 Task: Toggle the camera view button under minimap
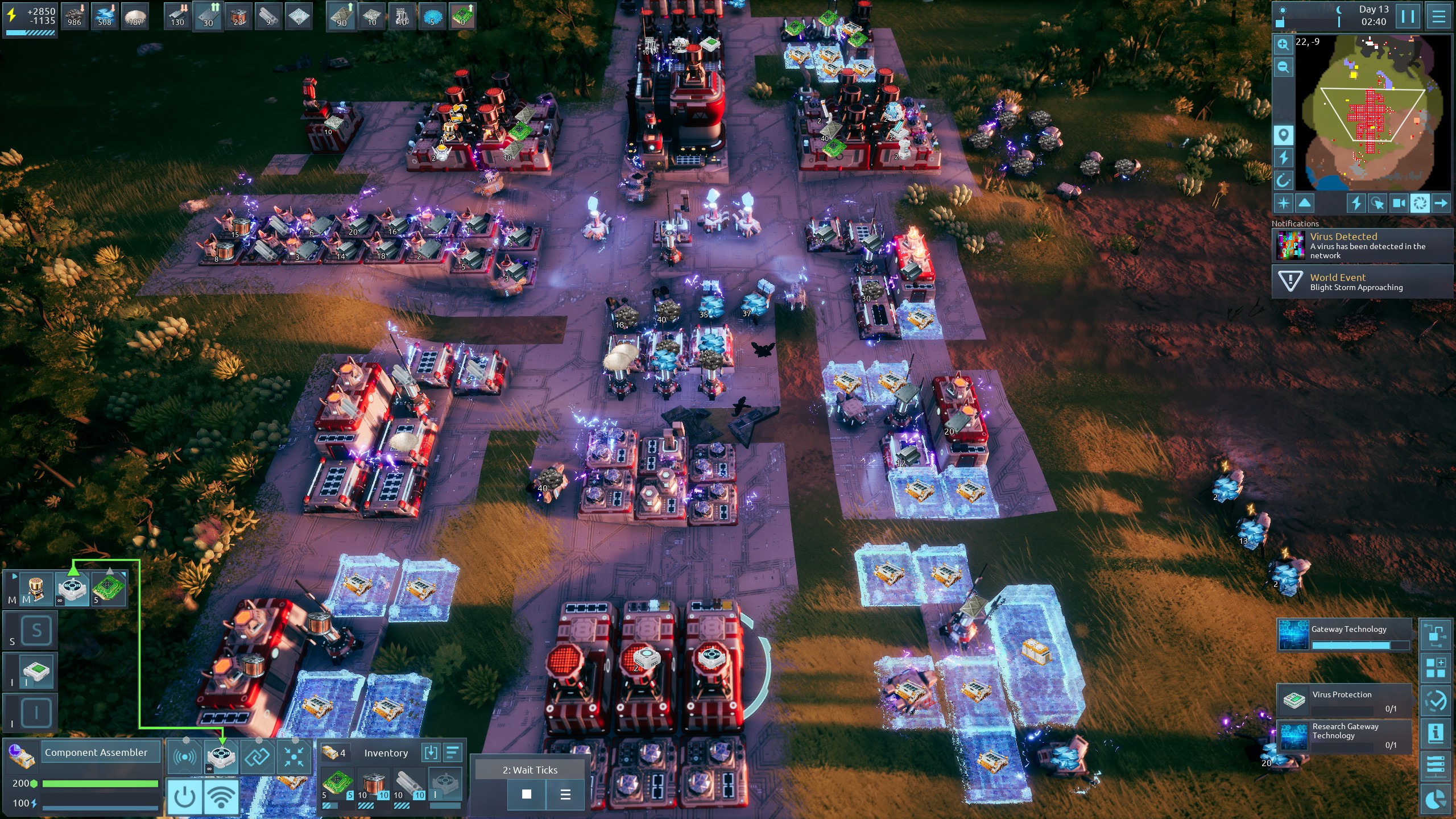1399,203
